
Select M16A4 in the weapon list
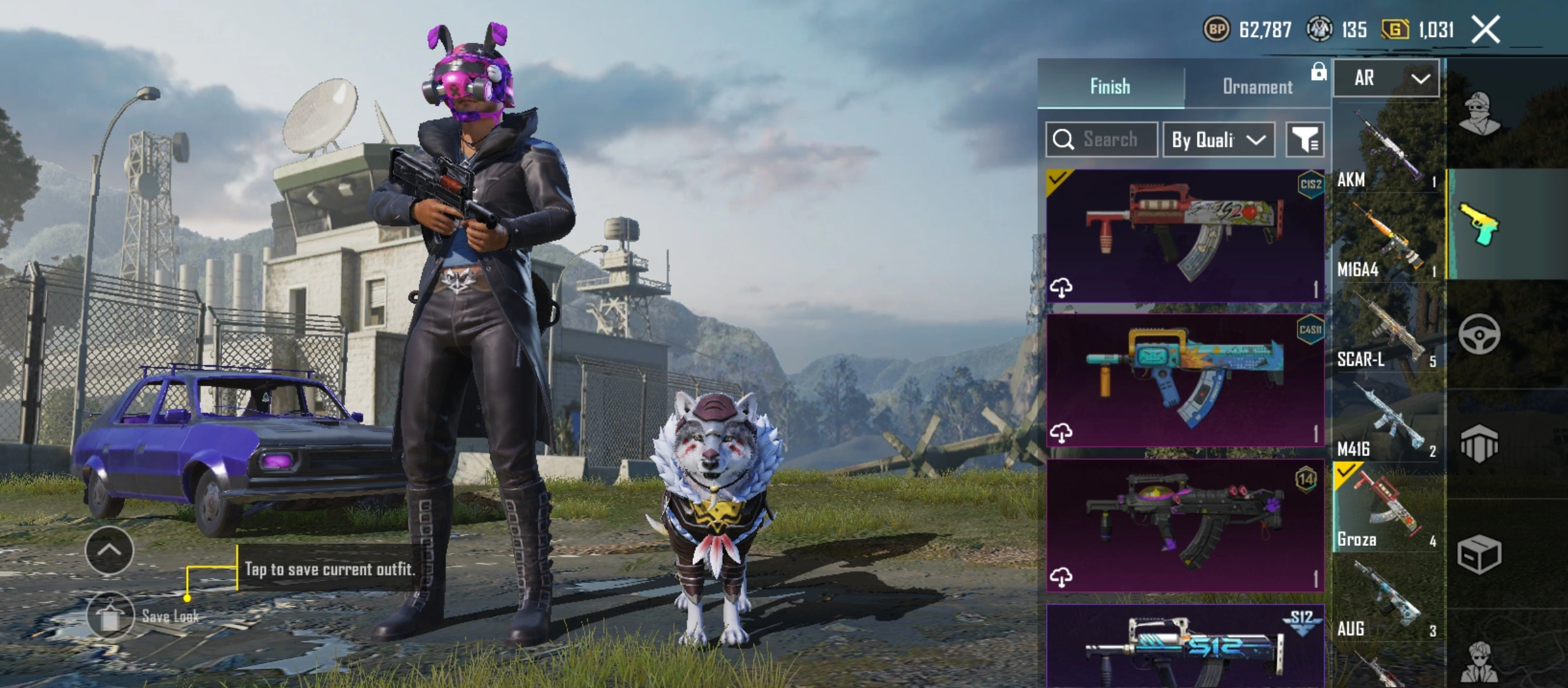1388,243
